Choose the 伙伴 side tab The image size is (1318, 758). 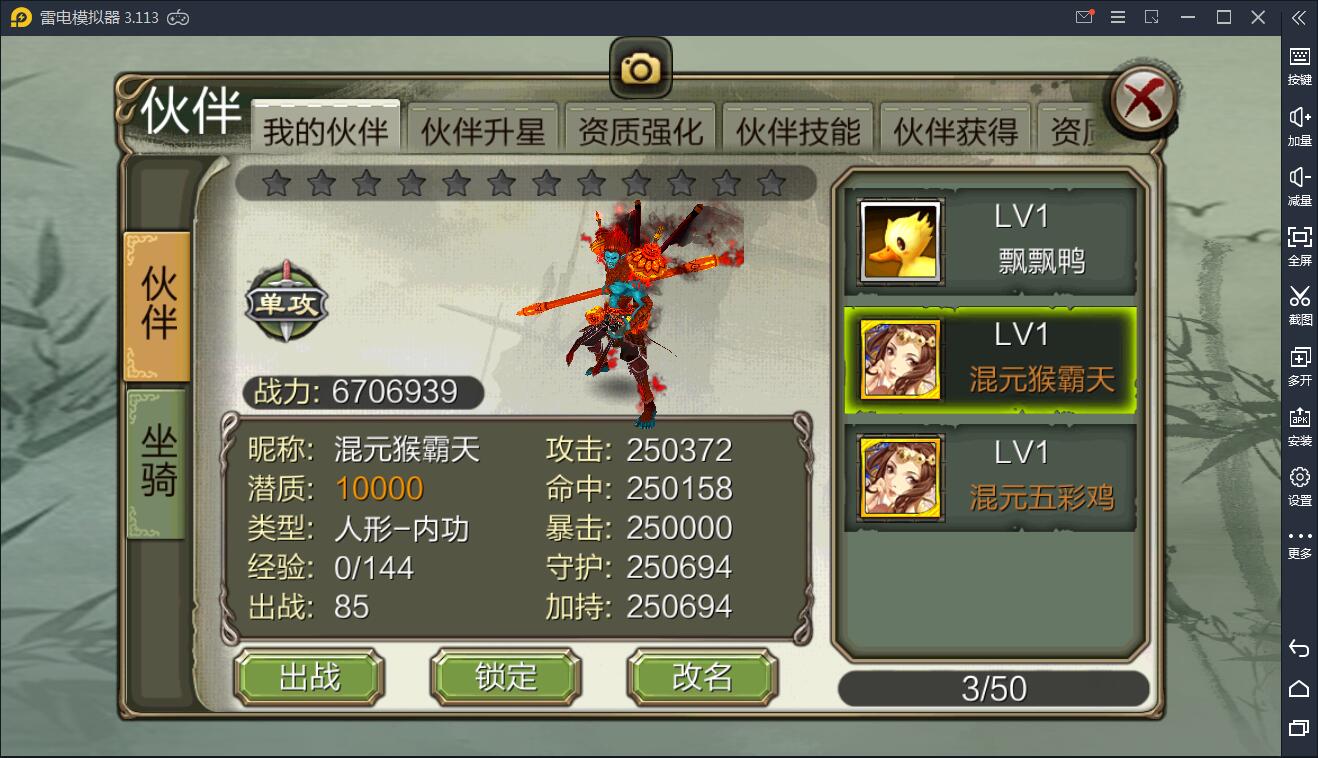click(157, 305)
